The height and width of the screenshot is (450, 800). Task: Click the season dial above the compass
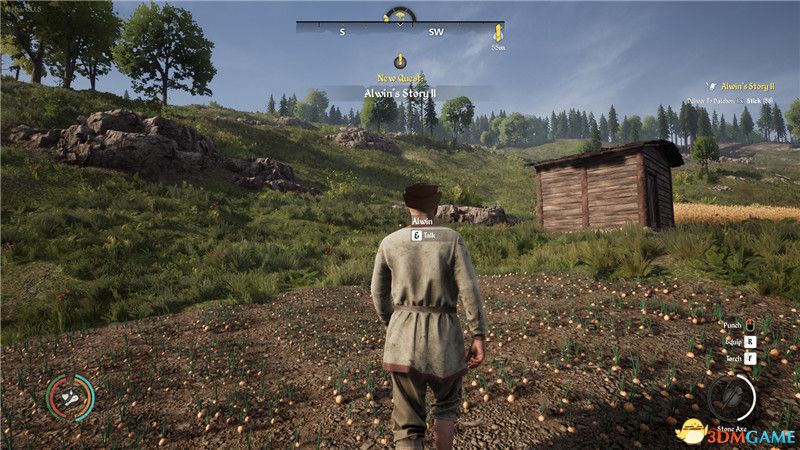click(x=400, y=15)
